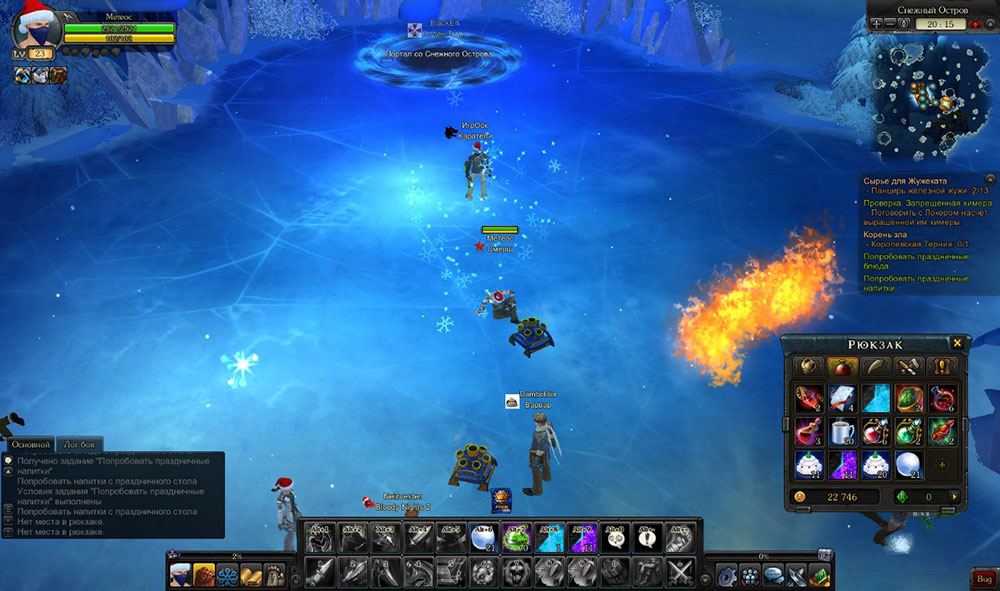Close the Рюкзак backpack window
Image resolution: width=1000 pixels, height=591 pixels.
(957, 343)
